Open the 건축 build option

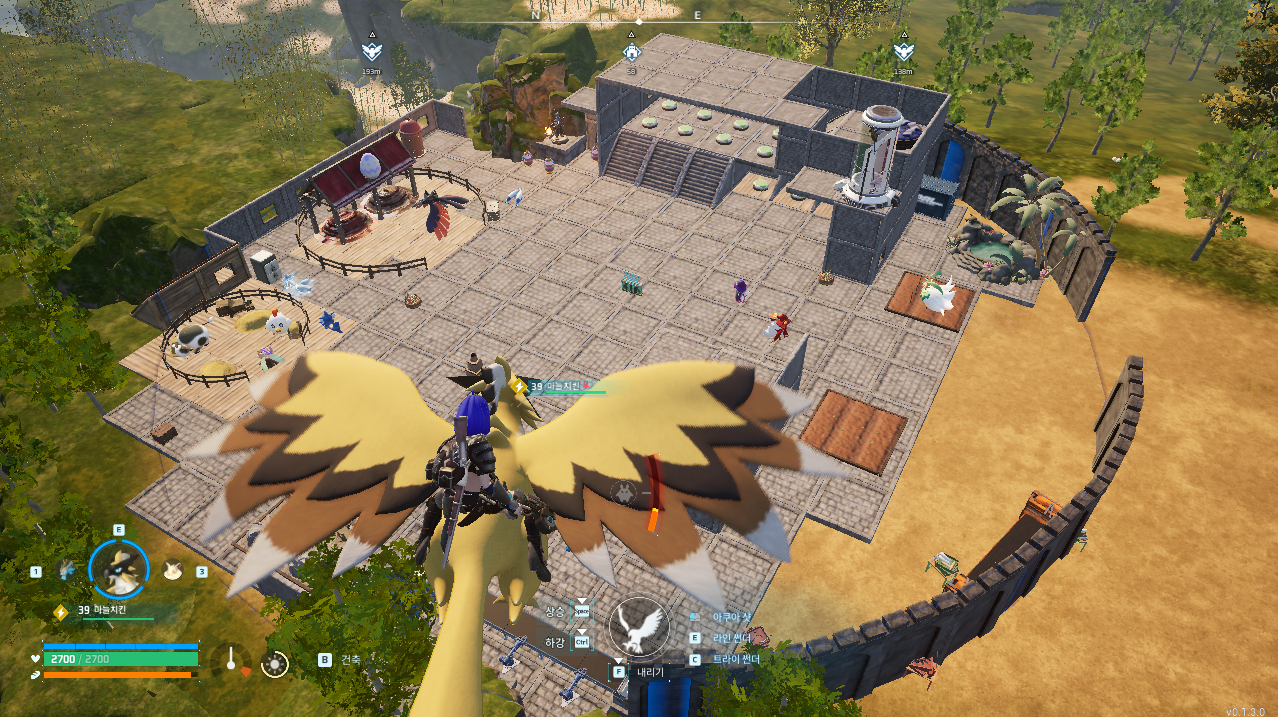pos(350,660)
